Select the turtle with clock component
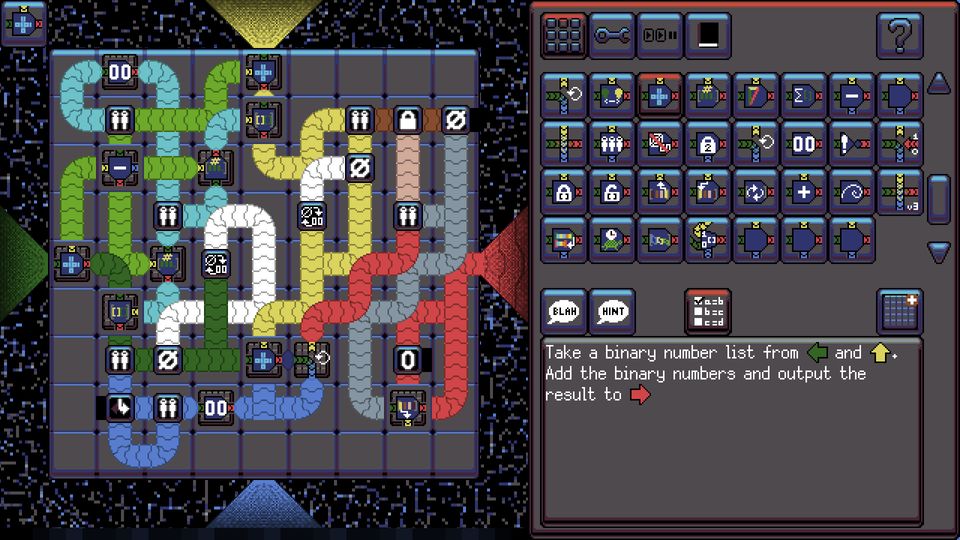Viewport: 960px width, 540px height. tap(612, 239)
